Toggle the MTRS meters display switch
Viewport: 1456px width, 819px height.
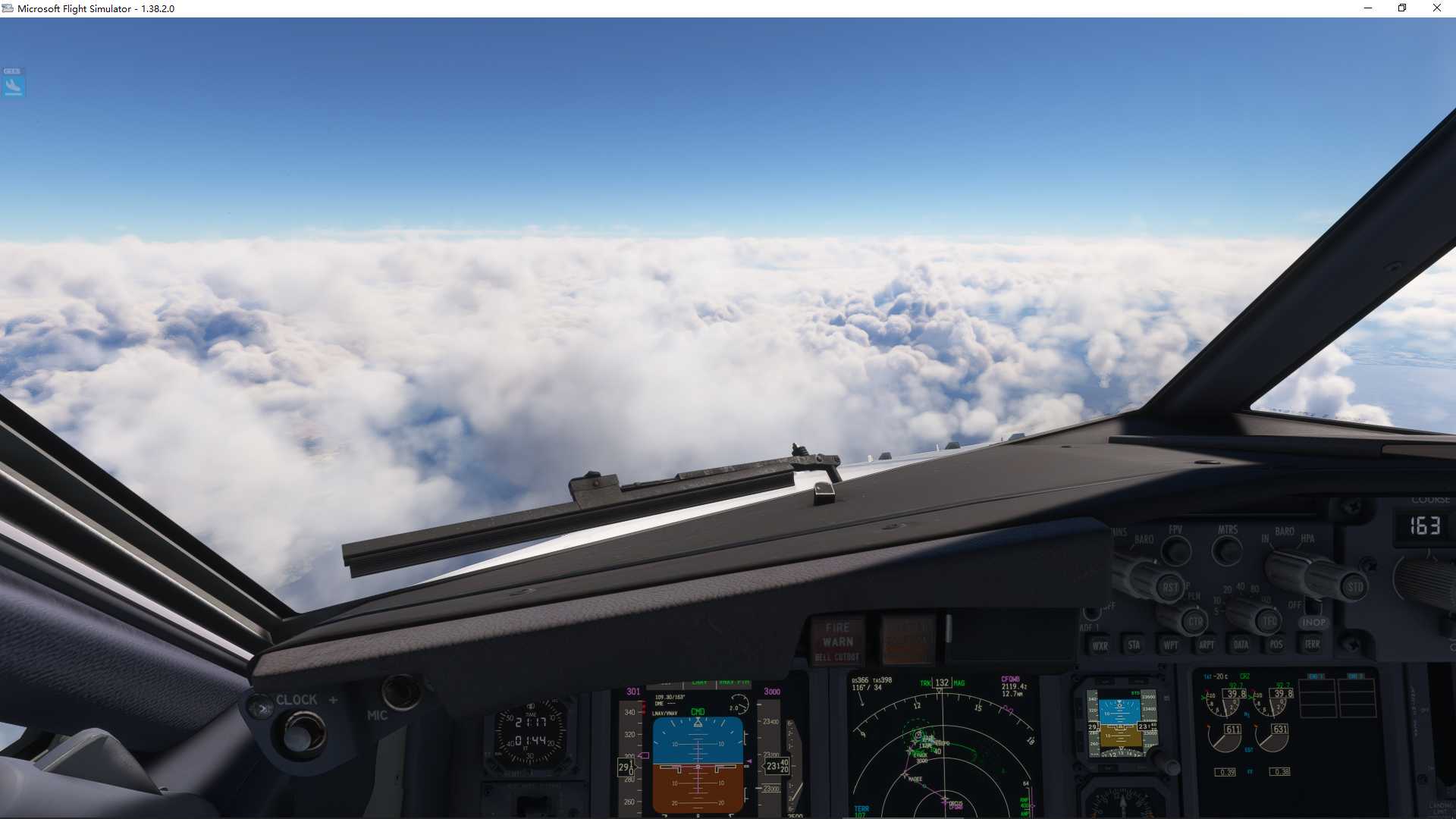click(1225, 551)
